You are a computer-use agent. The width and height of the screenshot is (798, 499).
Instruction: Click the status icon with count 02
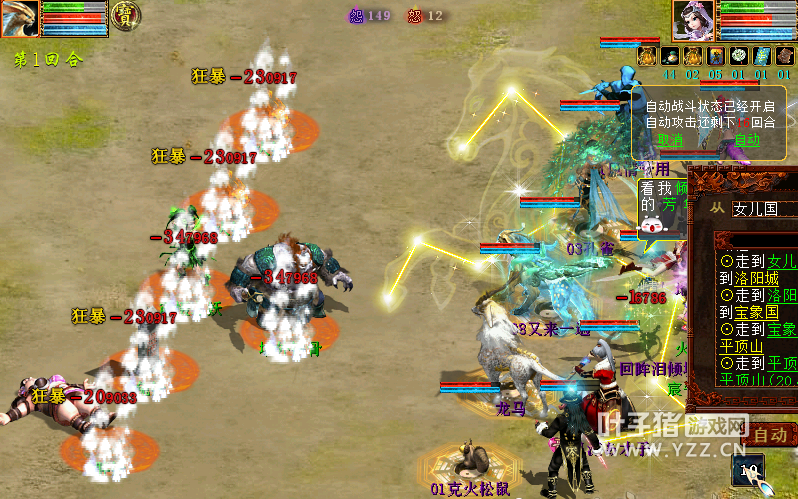point(669,56)
